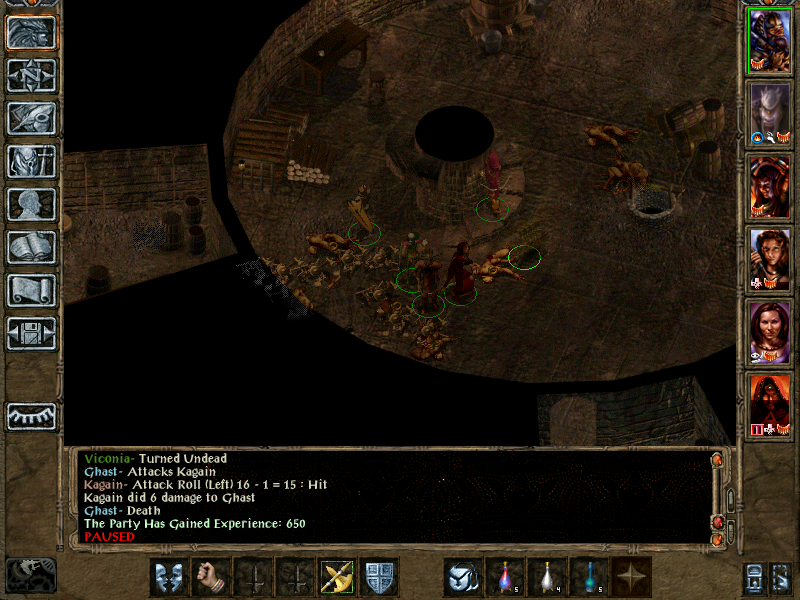Viewport: 800px width, 600px height.
Task: Toggle the game clock pause button
Action: point(31,575)
